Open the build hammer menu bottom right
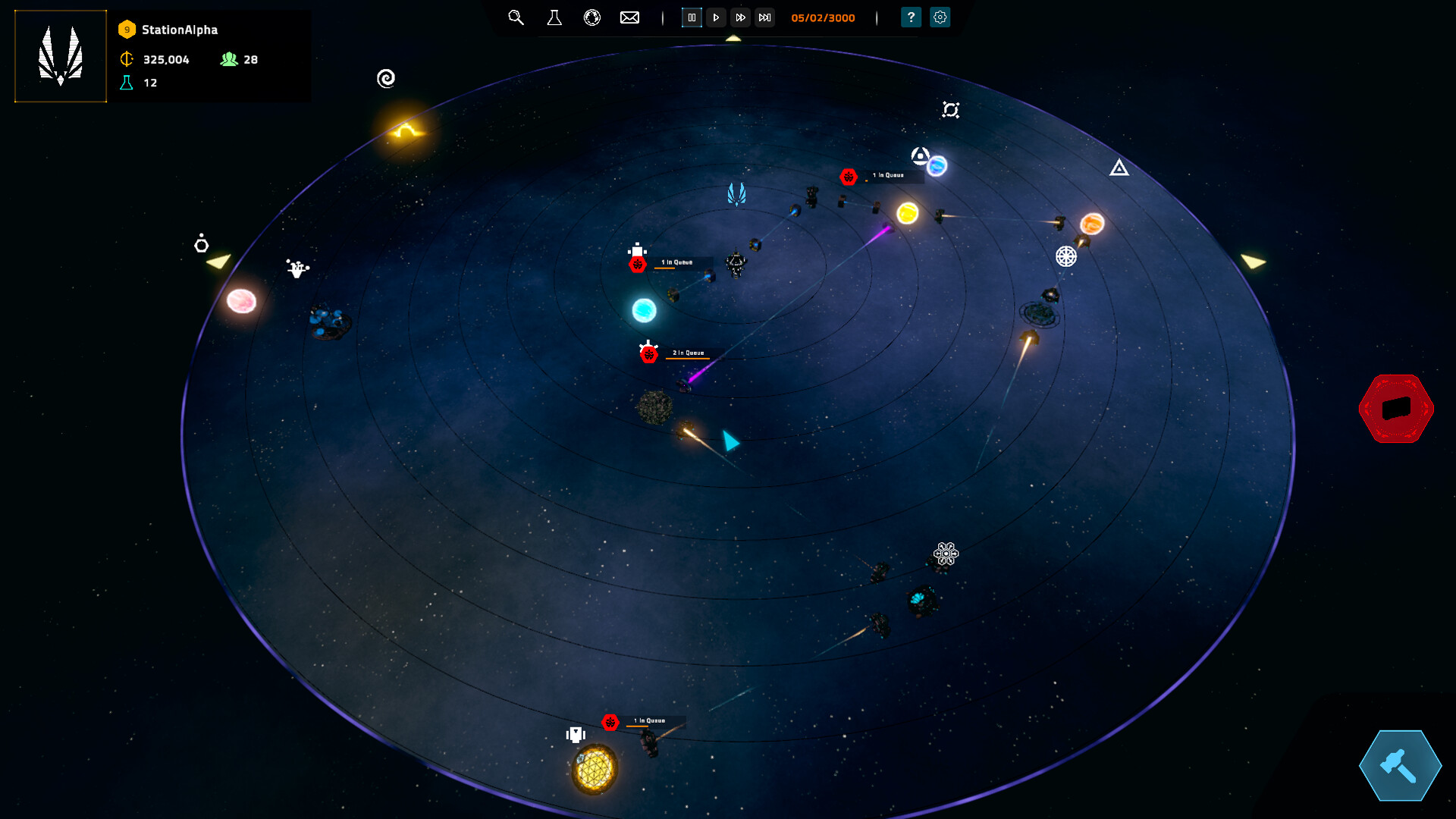 coord(1399,766)
